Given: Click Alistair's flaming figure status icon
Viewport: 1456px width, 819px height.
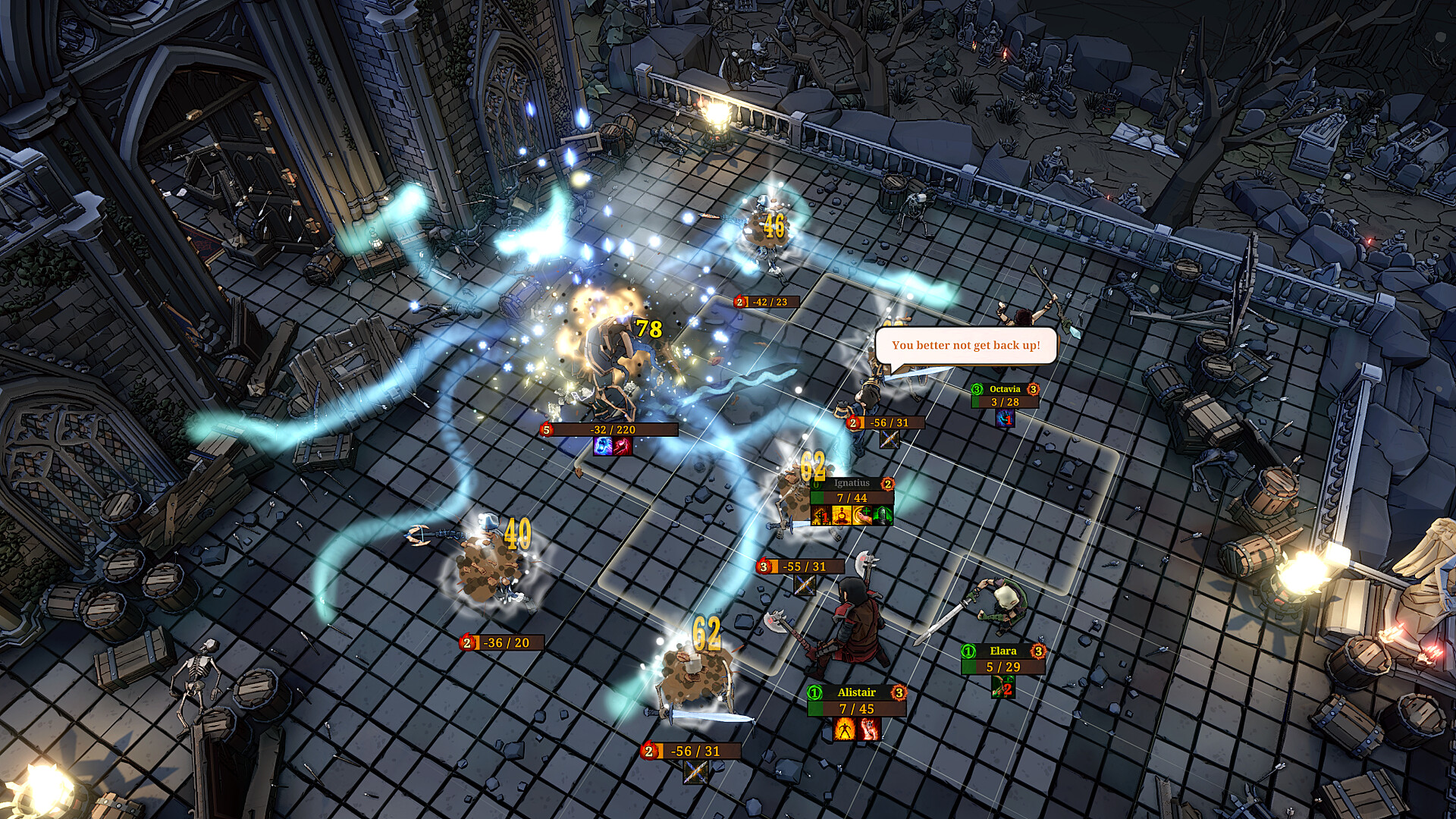Looking at the screenshot, I should [x=845, y=730].
